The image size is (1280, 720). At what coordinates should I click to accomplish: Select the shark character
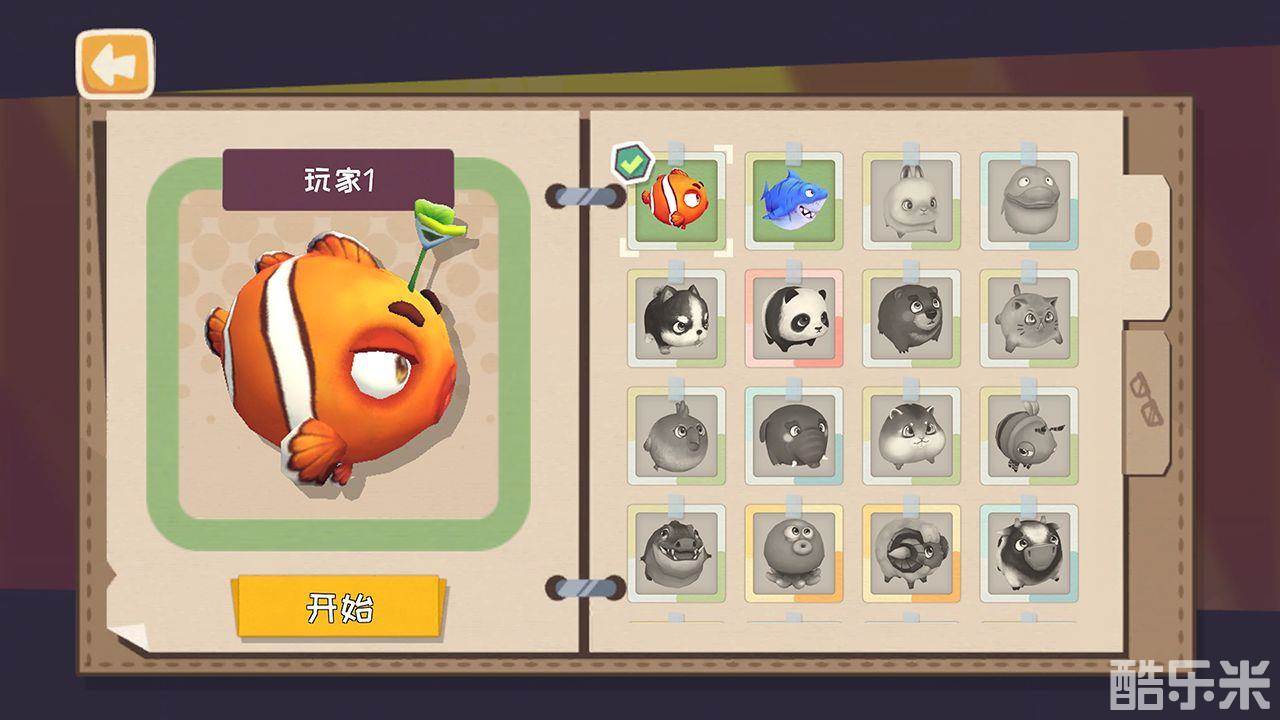[793, 197]
